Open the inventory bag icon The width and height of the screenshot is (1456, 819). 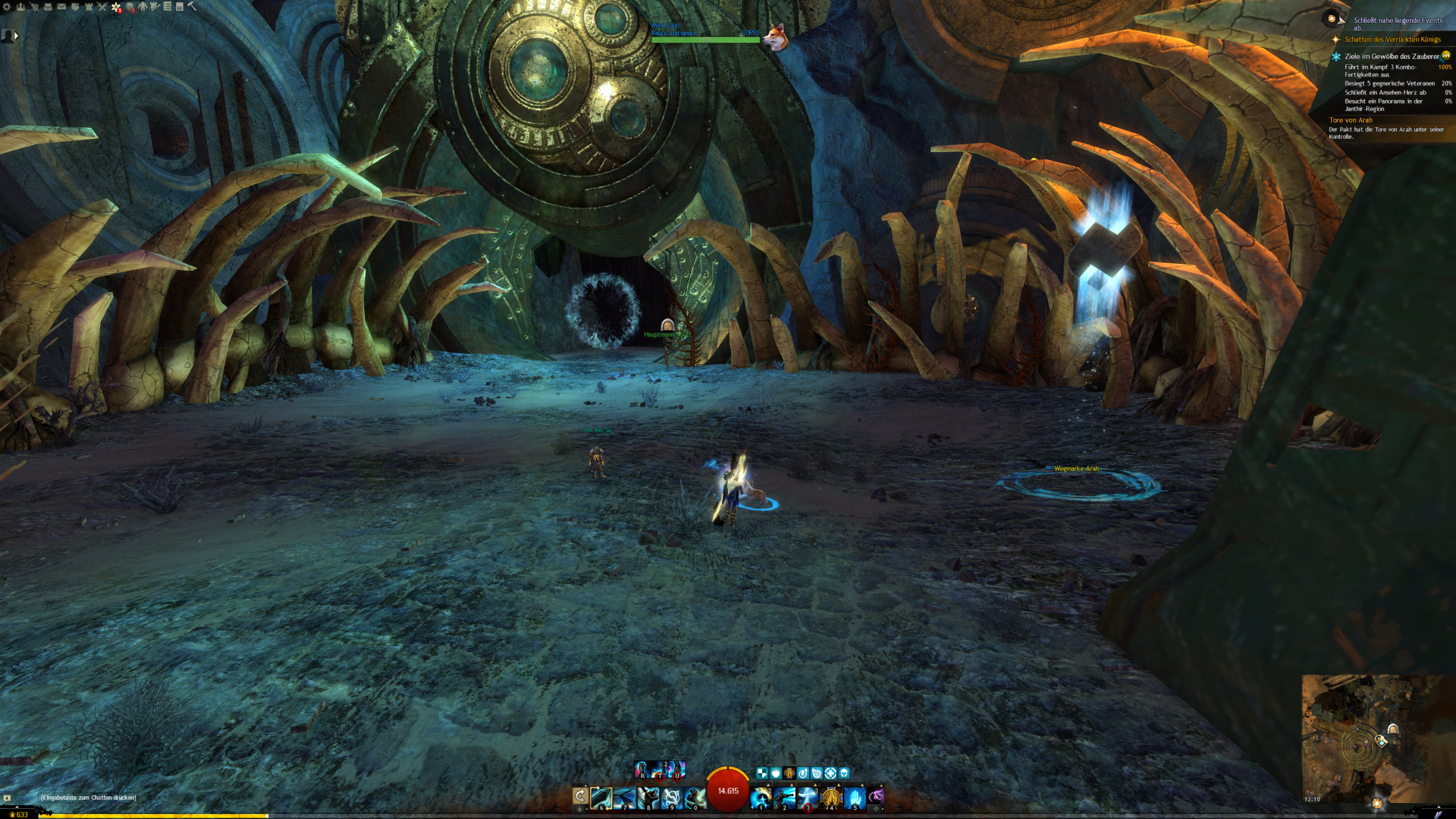[48, 7]
